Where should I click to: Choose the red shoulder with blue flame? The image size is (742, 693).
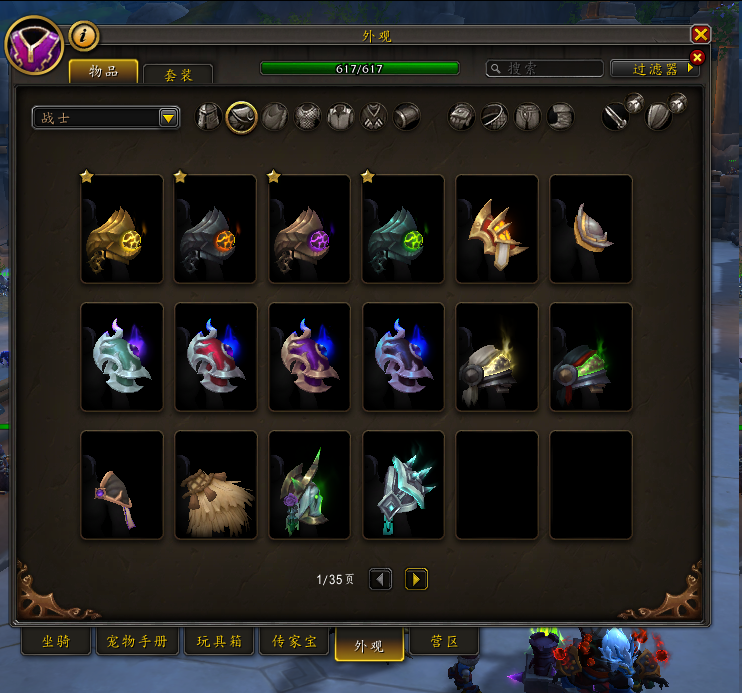pyautogui.click(x=216, y=357)
